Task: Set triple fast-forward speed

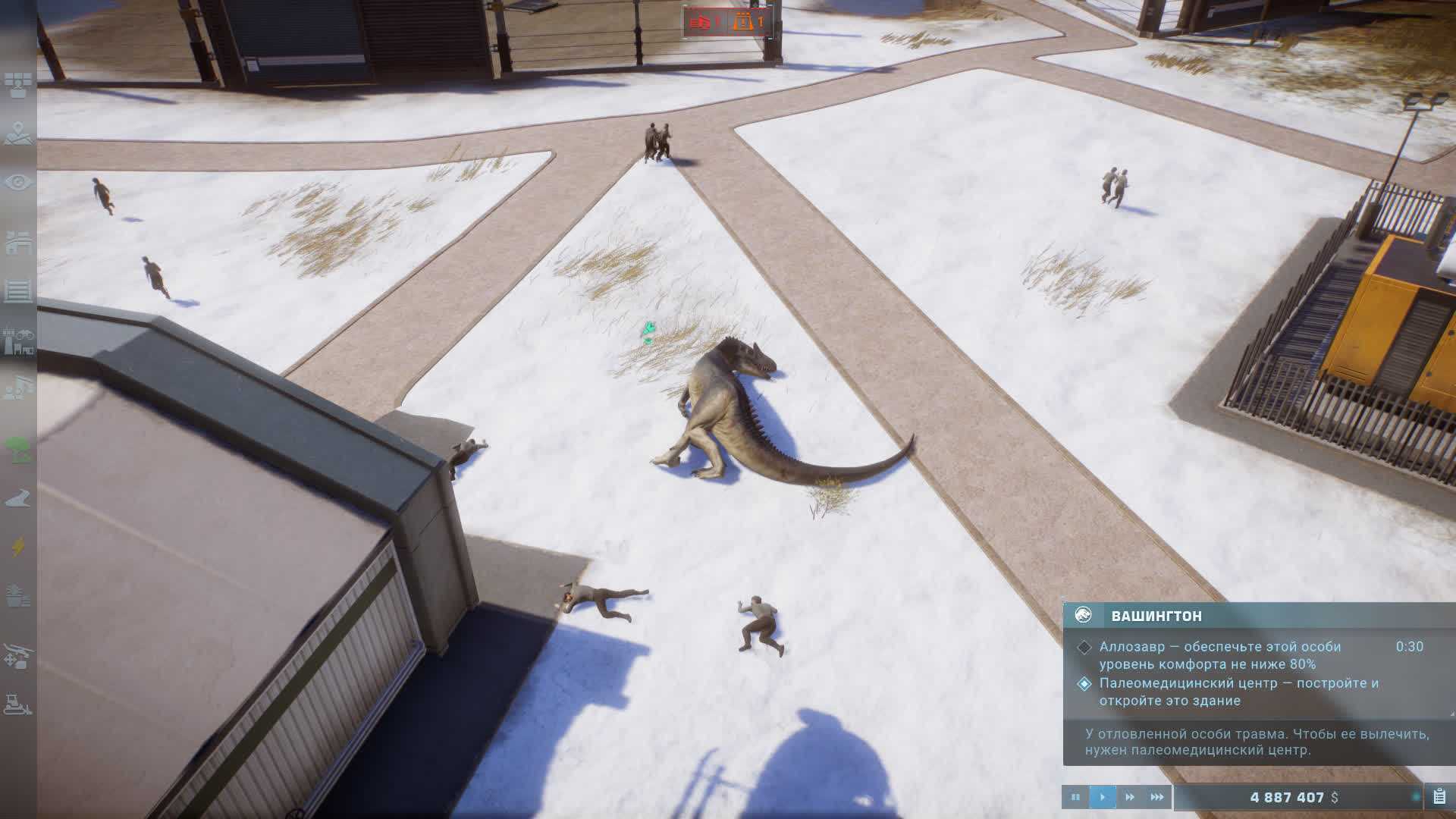Action: click(x=1157, y=797)
